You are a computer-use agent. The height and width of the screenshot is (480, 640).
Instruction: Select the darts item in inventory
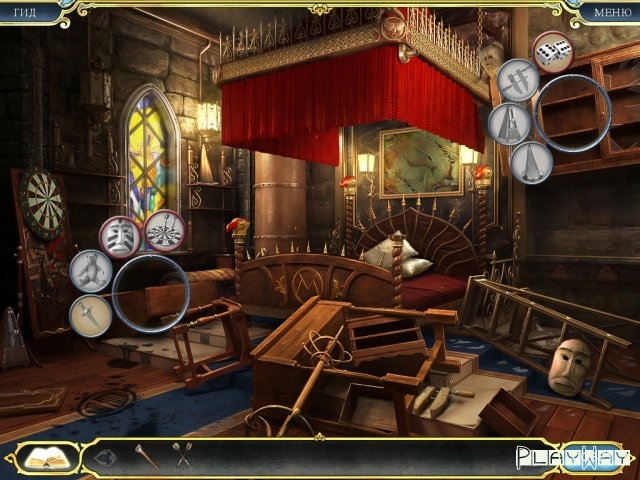pos(183,457)
